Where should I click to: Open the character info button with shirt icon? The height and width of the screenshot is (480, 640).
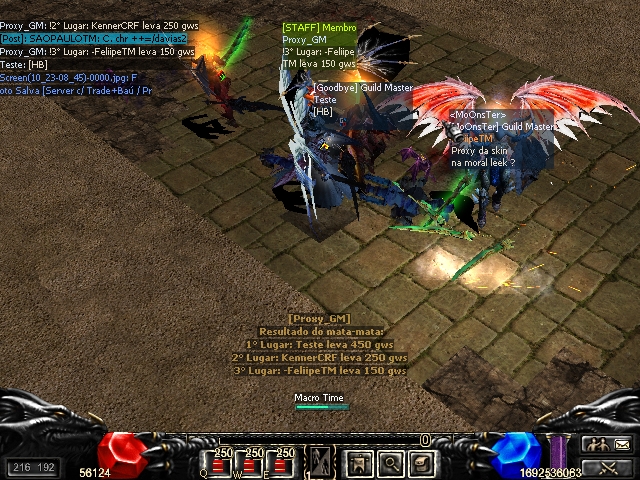[358, 462]
